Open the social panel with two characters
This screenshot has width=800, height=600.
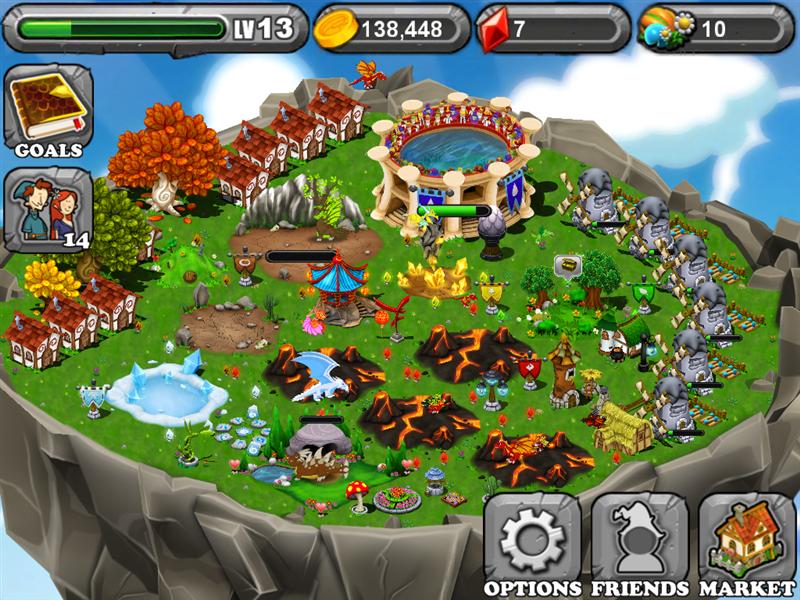click(47, 210)
